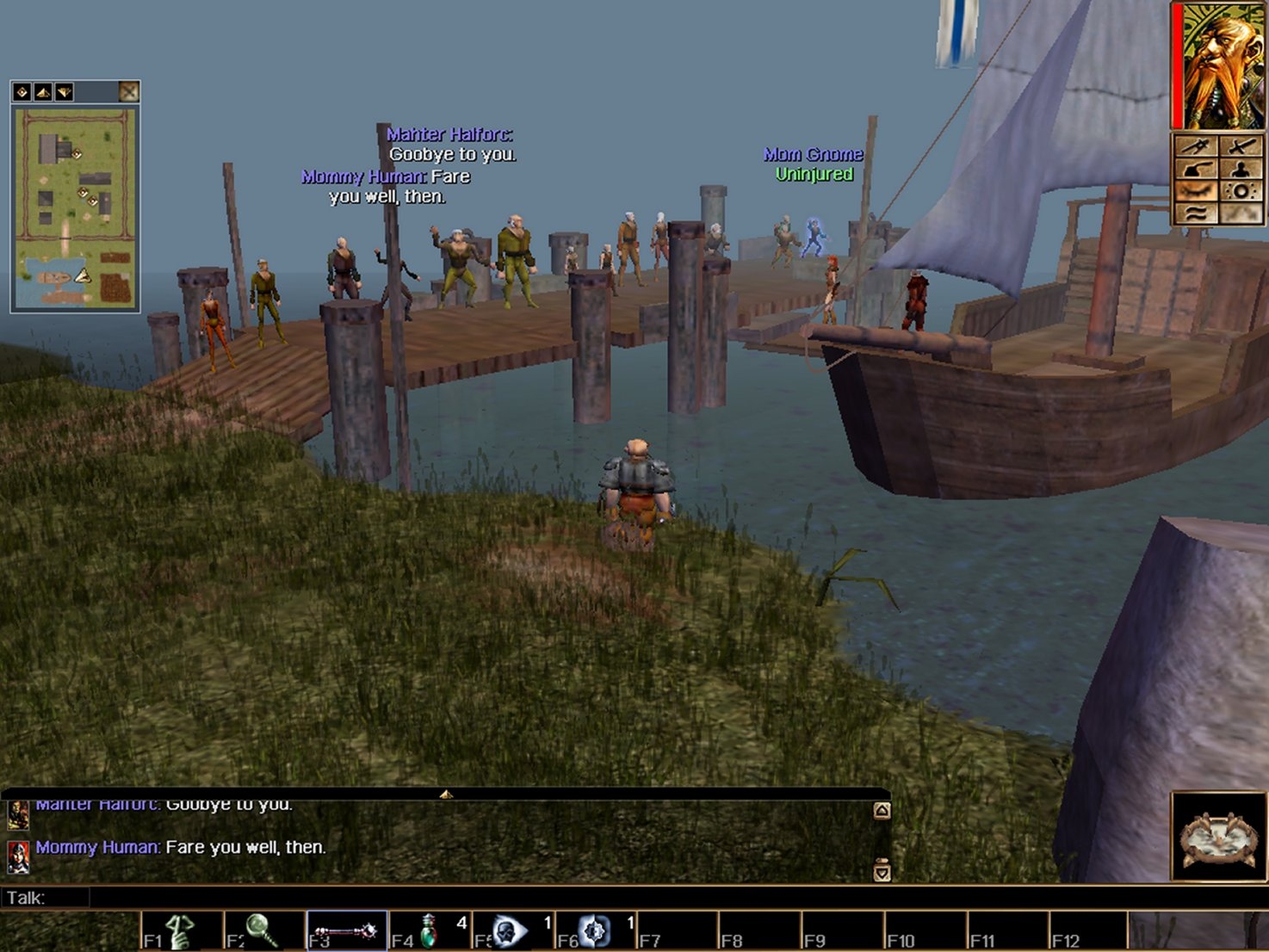Click the area minimap view
The width and height of the screenshot is (1269, 952).
[75, 207]
